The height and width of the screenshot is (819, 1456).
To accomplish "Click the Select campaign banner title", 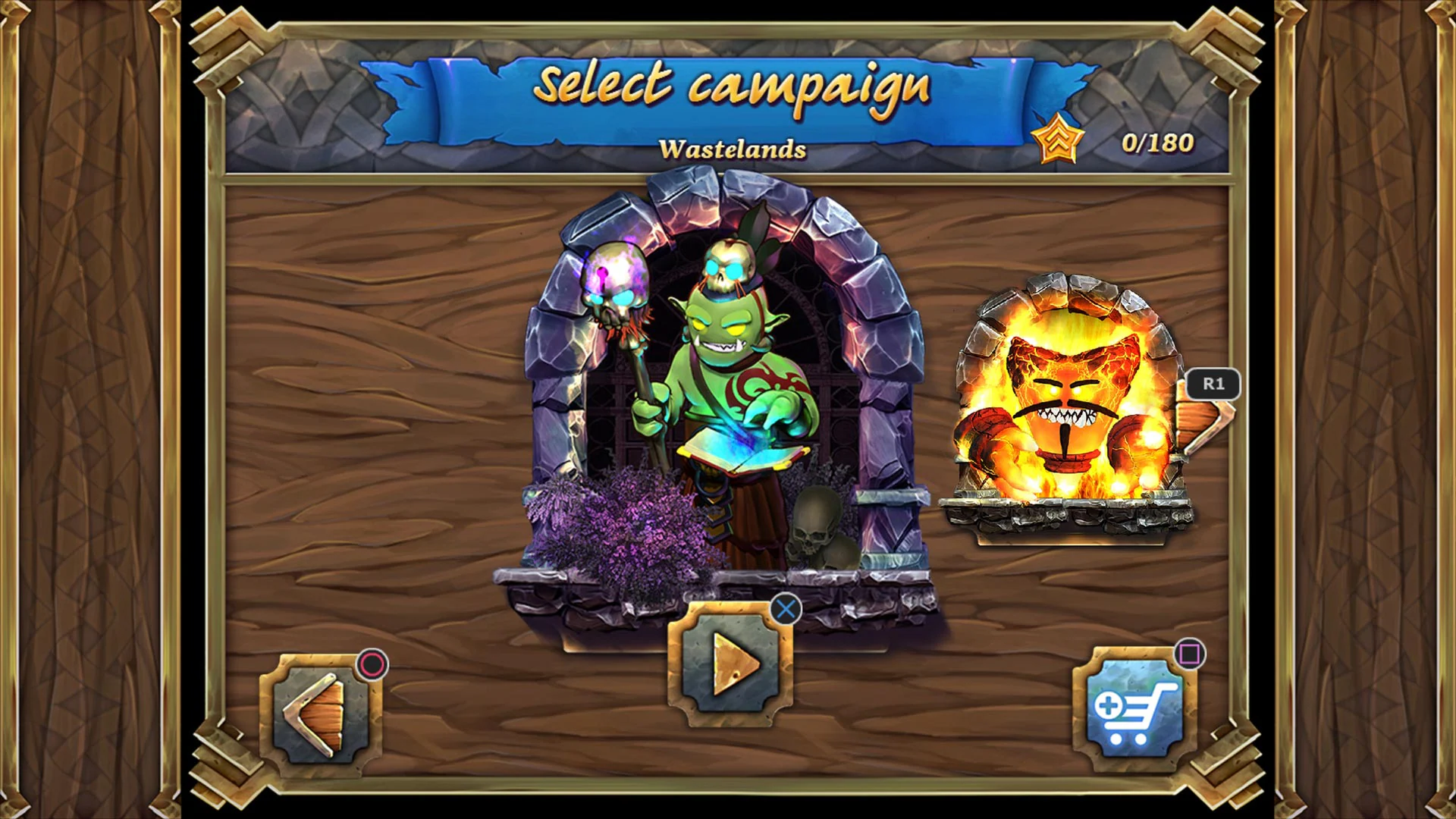I will pyautogui.click(x=733, y=87).
